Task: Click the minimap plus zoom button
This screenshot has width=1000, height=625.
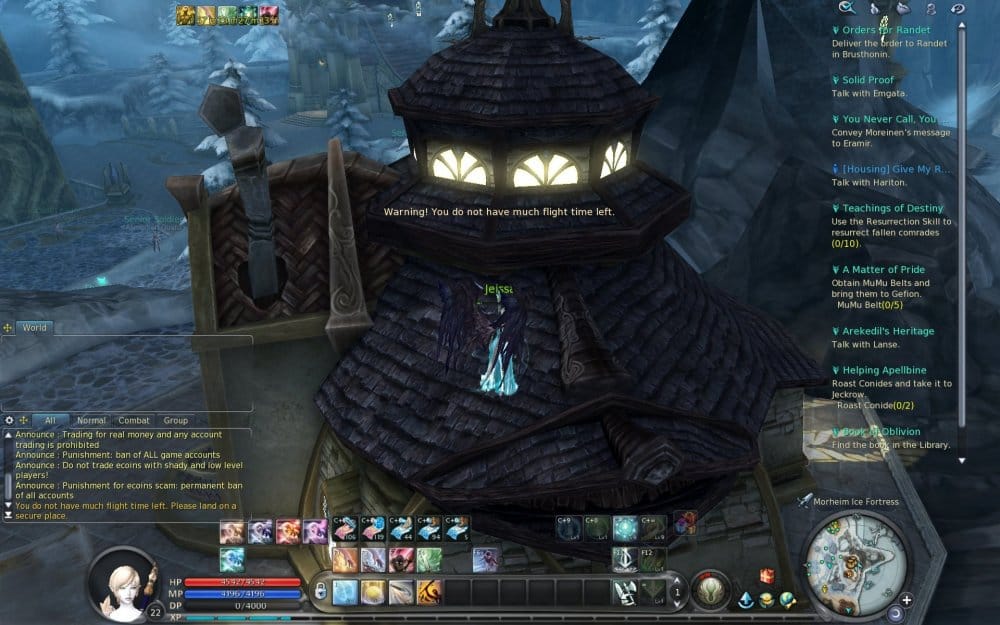Action: click(907, 600)
